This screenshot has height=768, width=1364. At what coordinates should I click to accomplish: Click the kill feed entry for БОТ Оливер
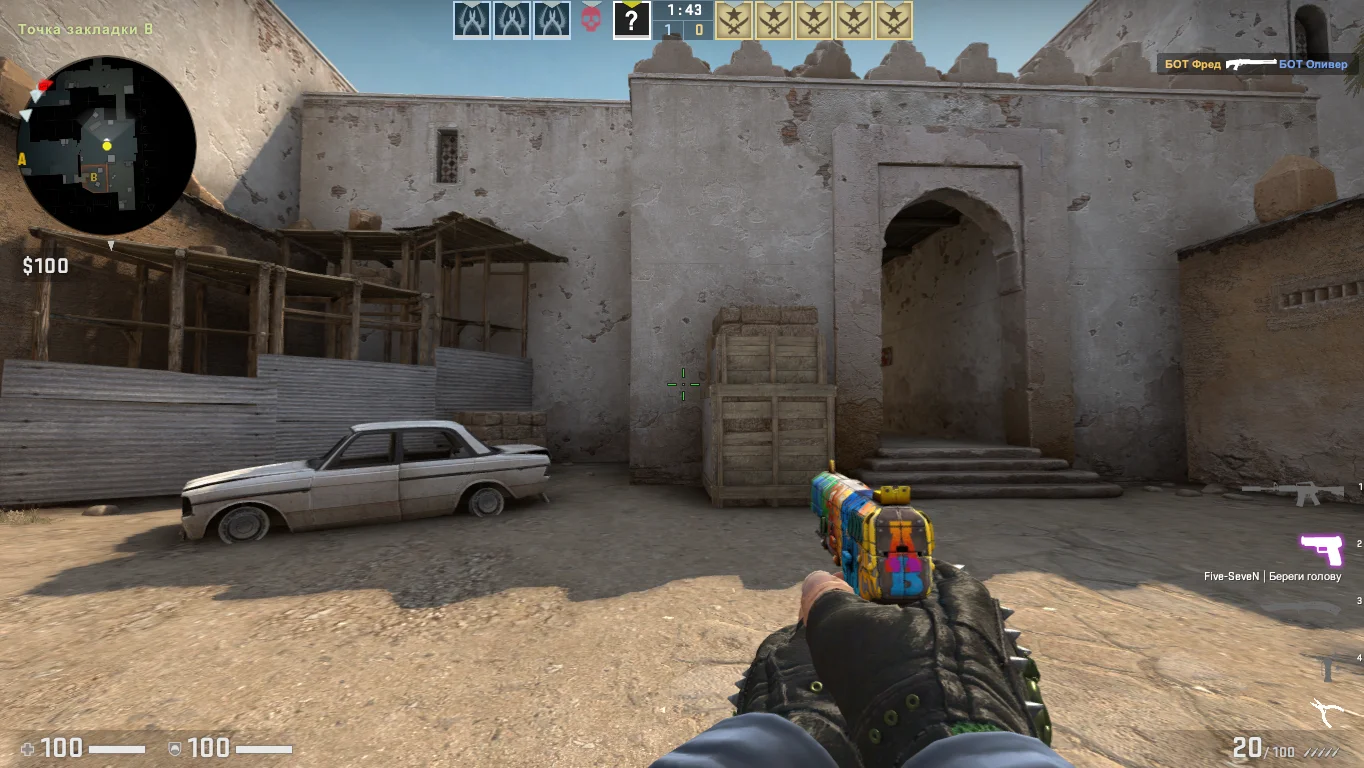1257,65
